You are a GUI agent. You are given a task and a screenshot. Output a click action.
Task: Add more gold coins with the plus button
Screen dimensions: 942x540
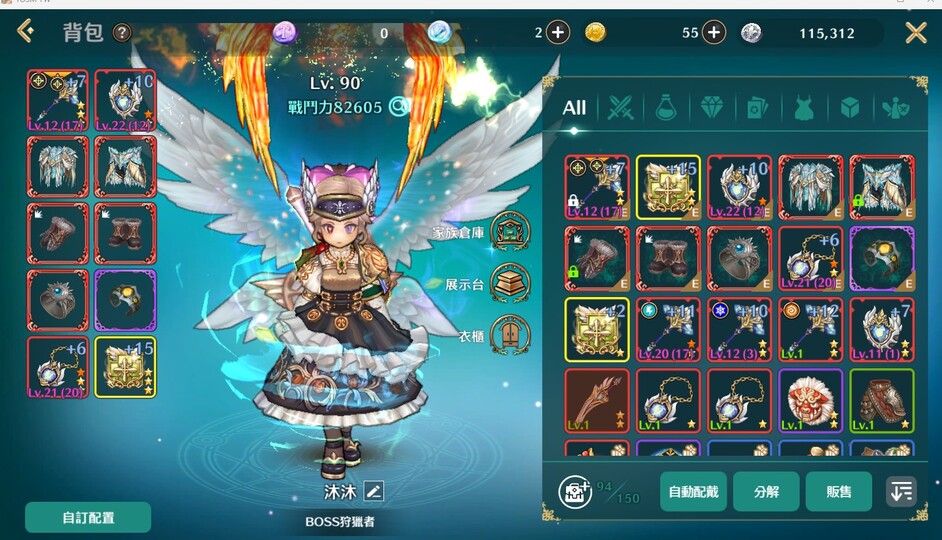click(x=713, y=33)
